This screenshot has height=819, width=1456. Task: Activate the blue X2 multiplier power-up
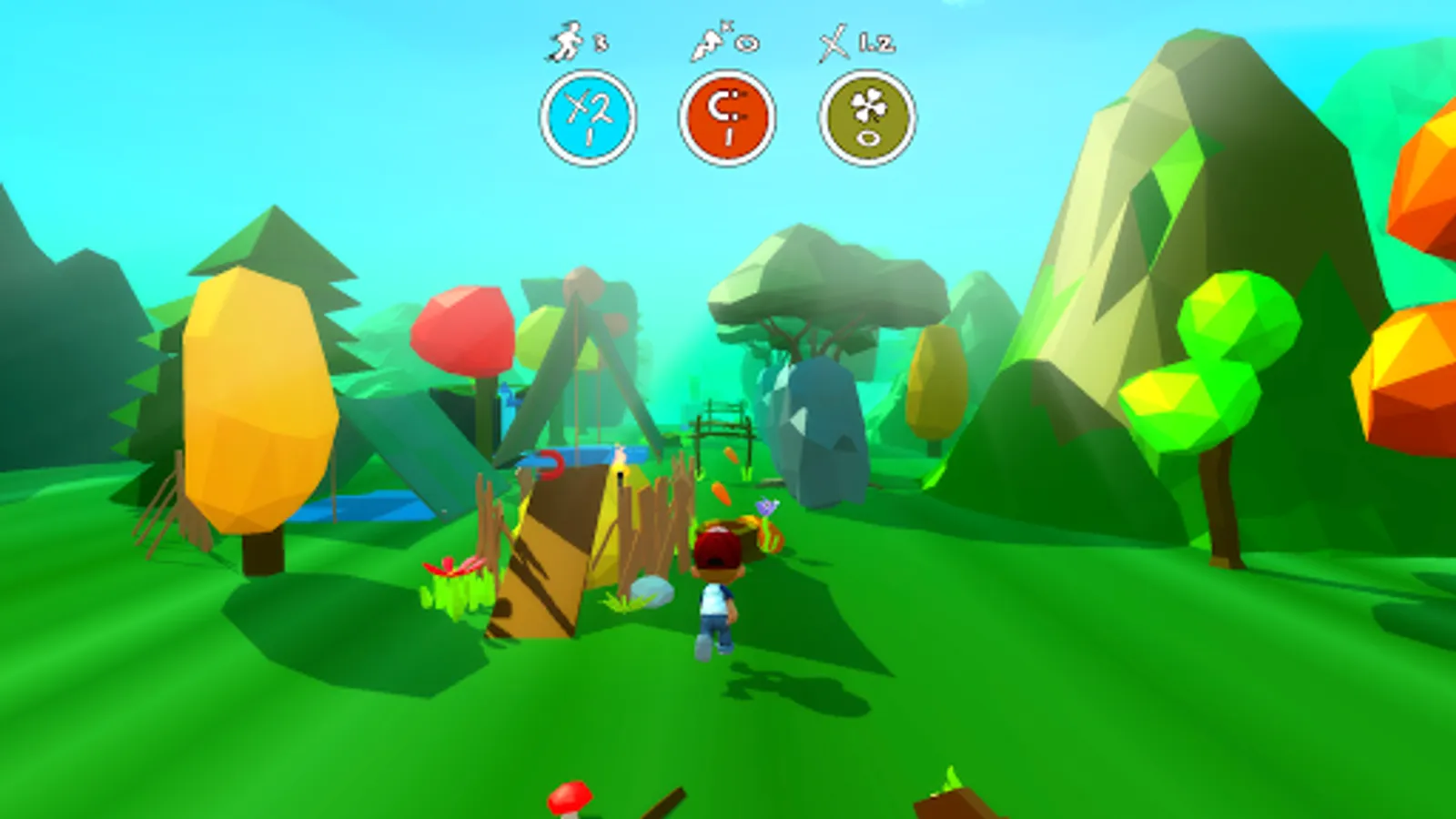(588, 118)
